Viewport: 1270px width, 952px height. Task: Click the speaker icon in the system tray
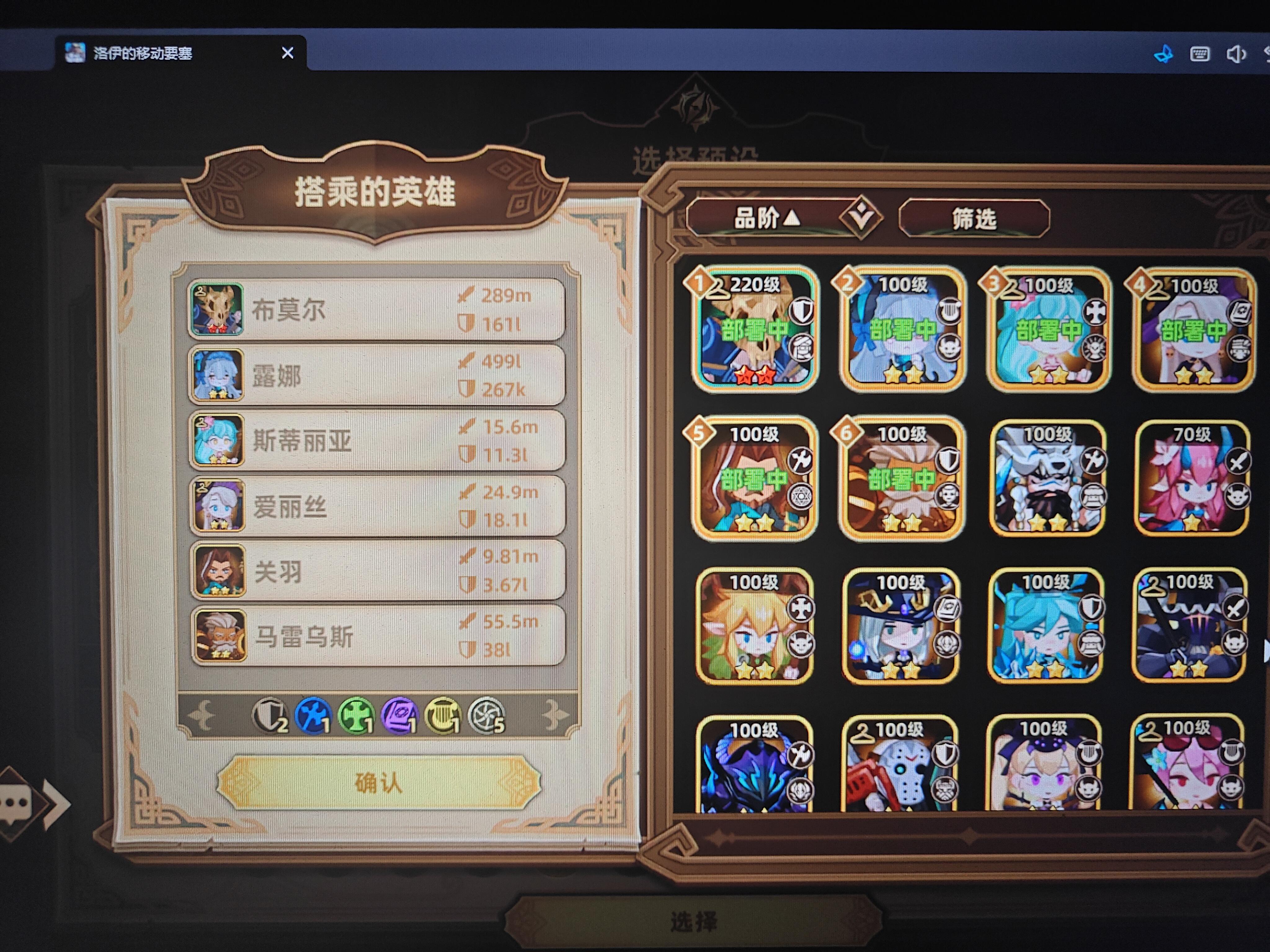(x=1237, y=53)
